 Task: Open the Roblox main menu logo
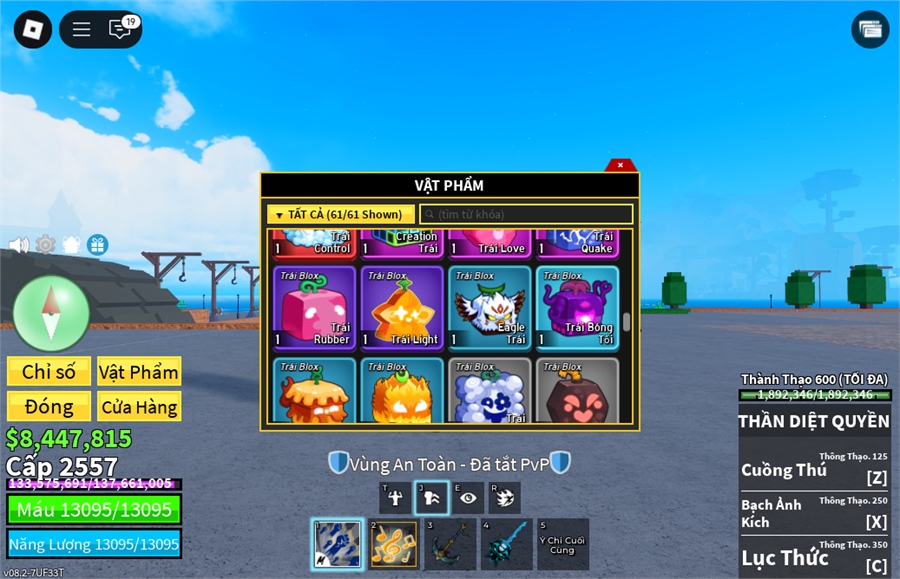(x=32, y=29)
